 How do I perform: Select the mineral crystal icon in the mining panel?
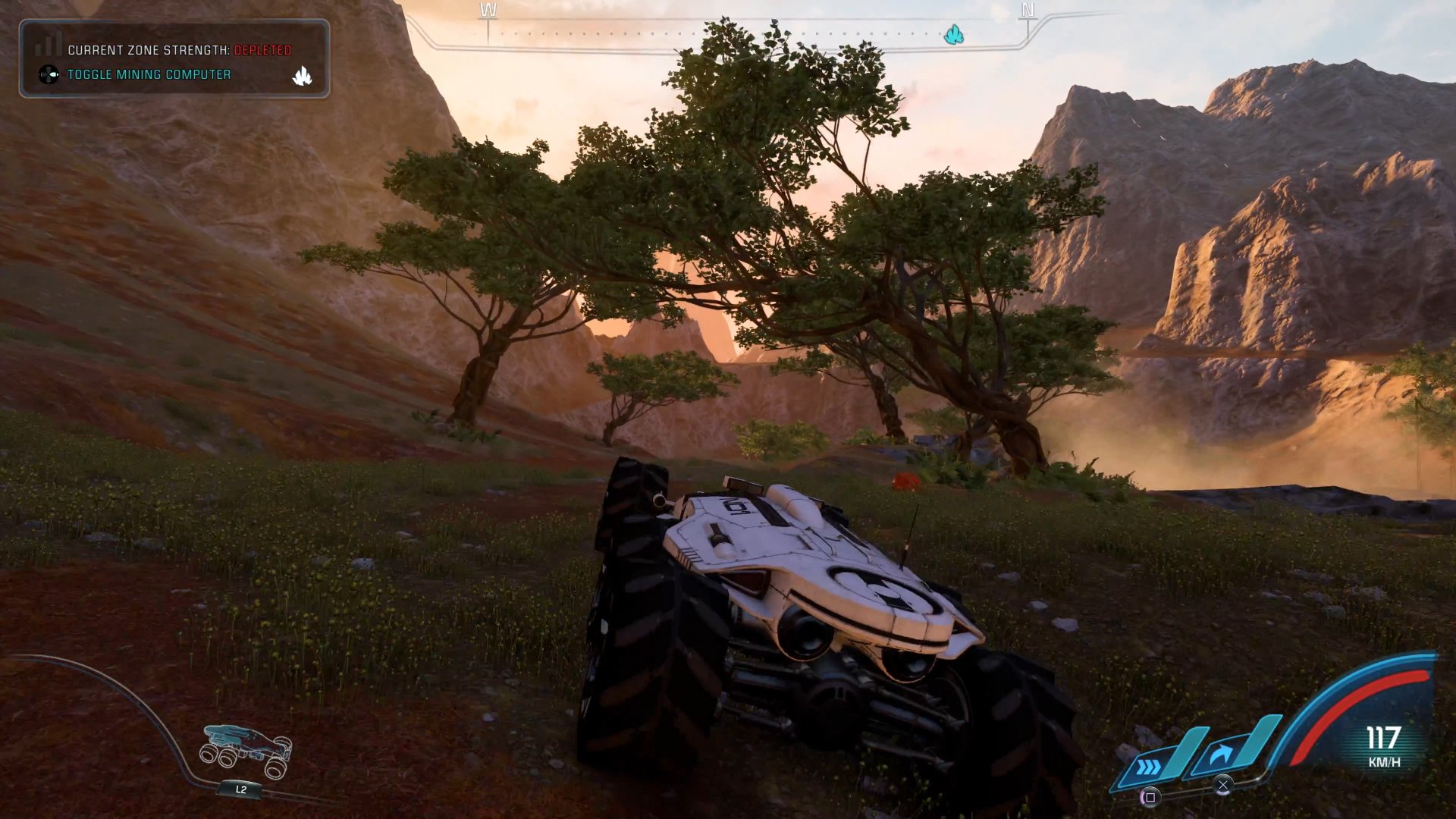pos(303,75)
